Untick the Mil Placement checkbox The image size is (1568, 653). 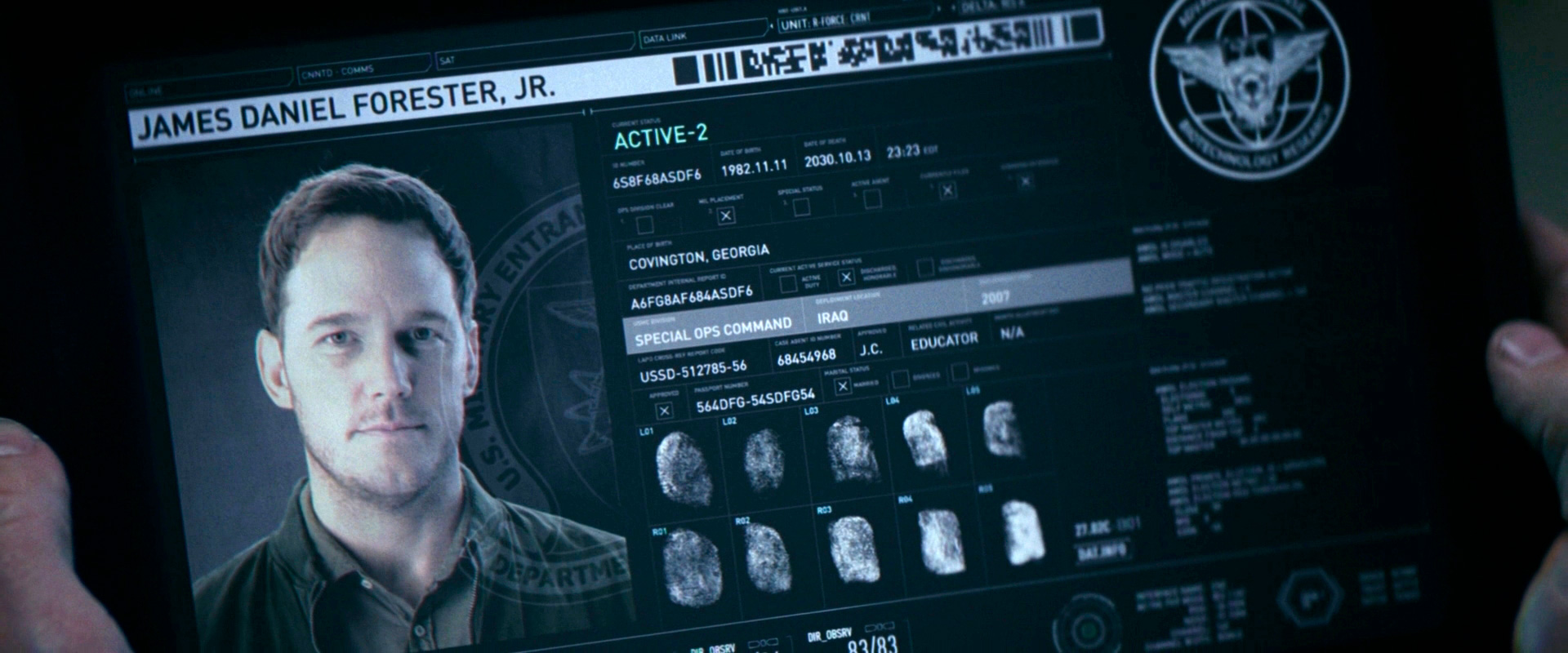click(x=725, y=214)
